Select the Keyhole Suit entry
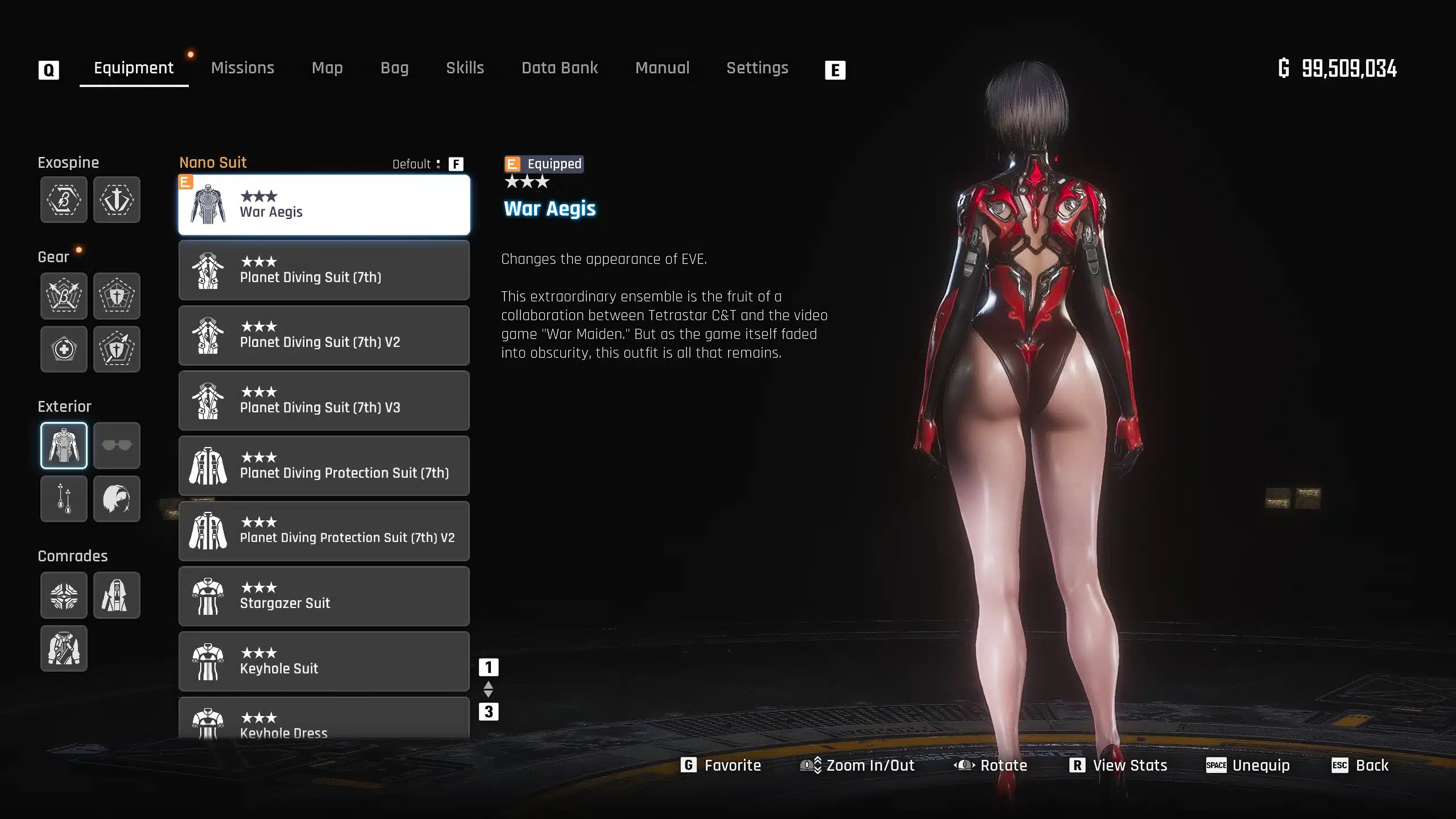 point(324,661)
